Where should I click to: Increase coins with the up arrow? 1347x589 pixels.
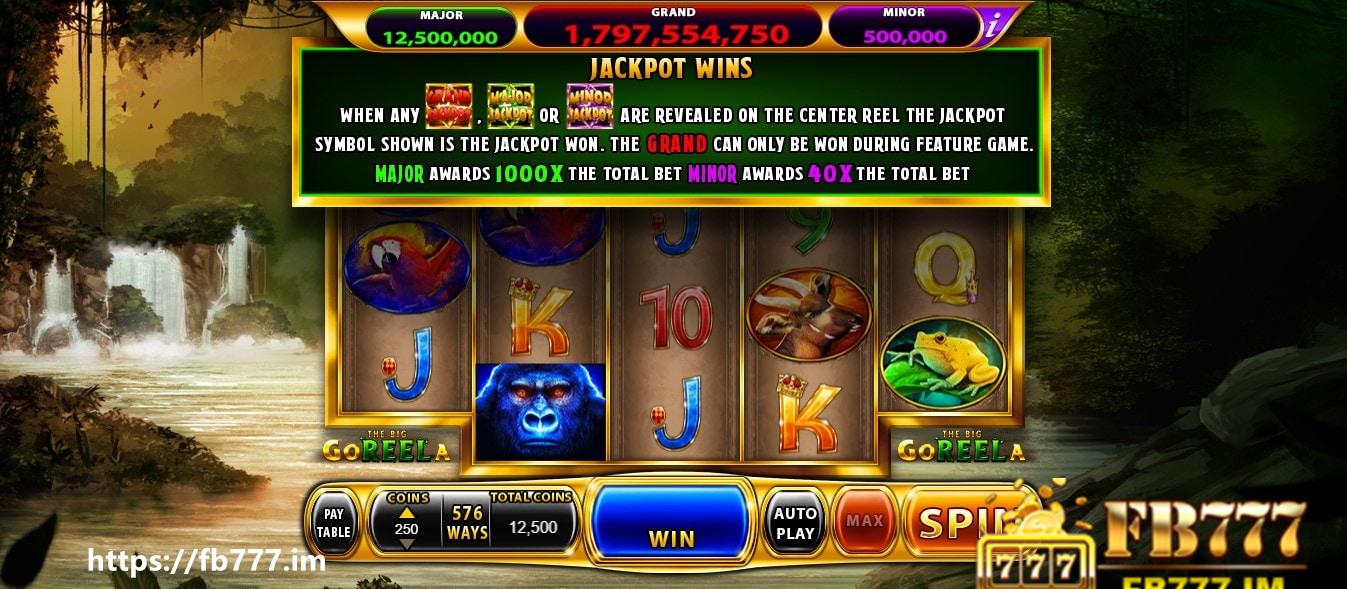tap(406, 513)
